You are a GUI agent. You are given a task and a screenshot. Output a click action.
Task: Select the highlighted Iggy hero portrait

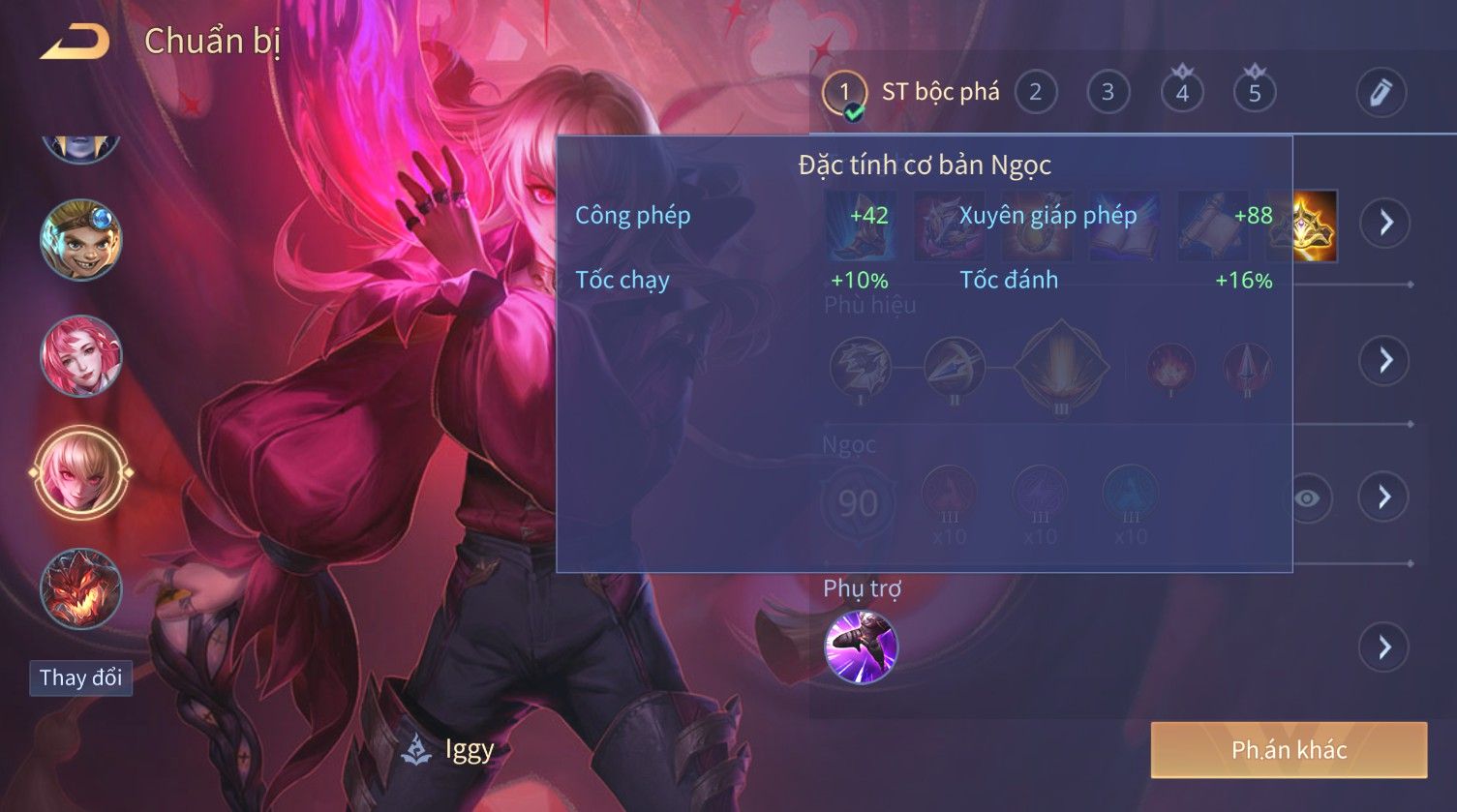click(x=80, y=472)
